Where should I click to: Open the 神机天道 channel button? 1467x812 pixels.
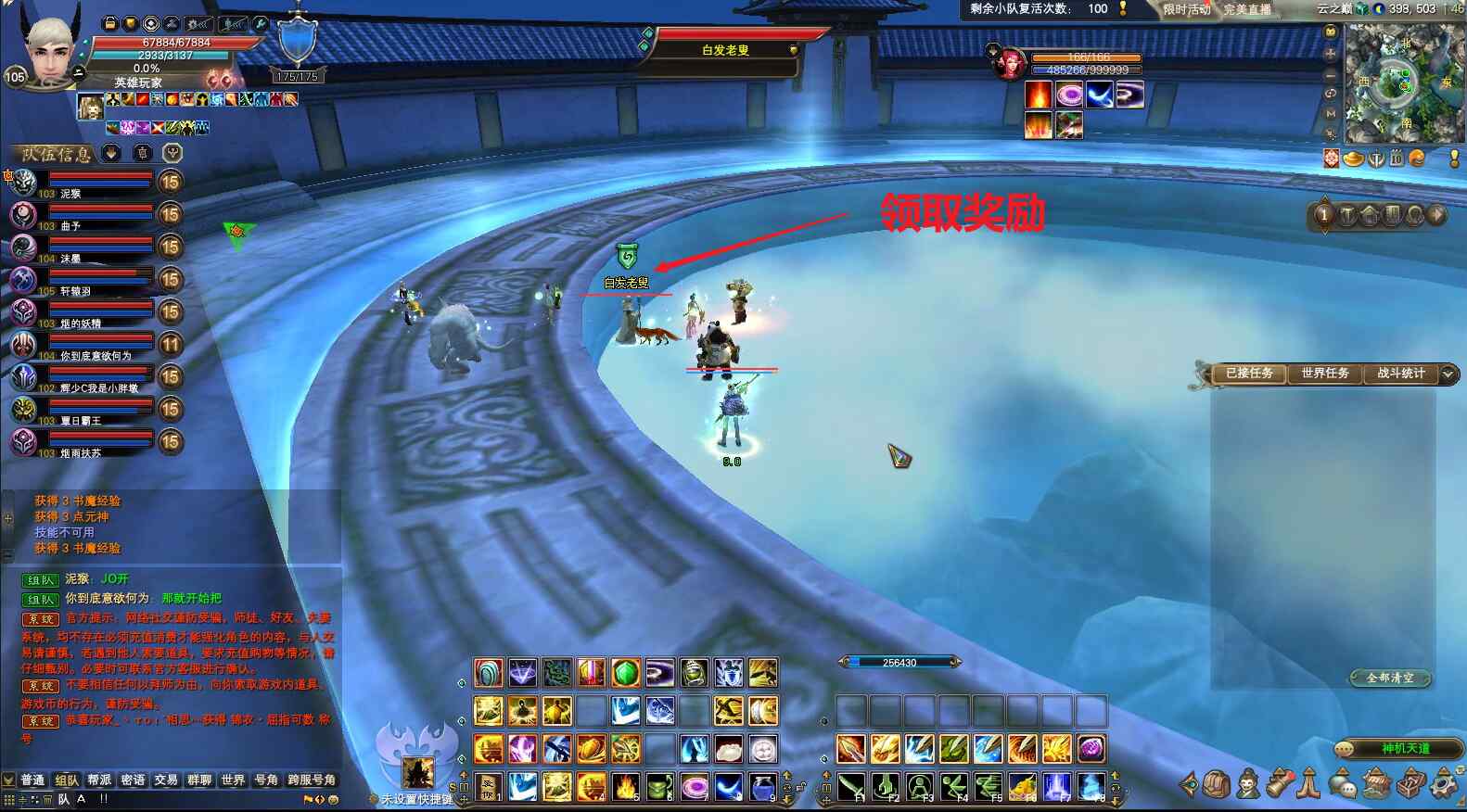[1405, 749]
